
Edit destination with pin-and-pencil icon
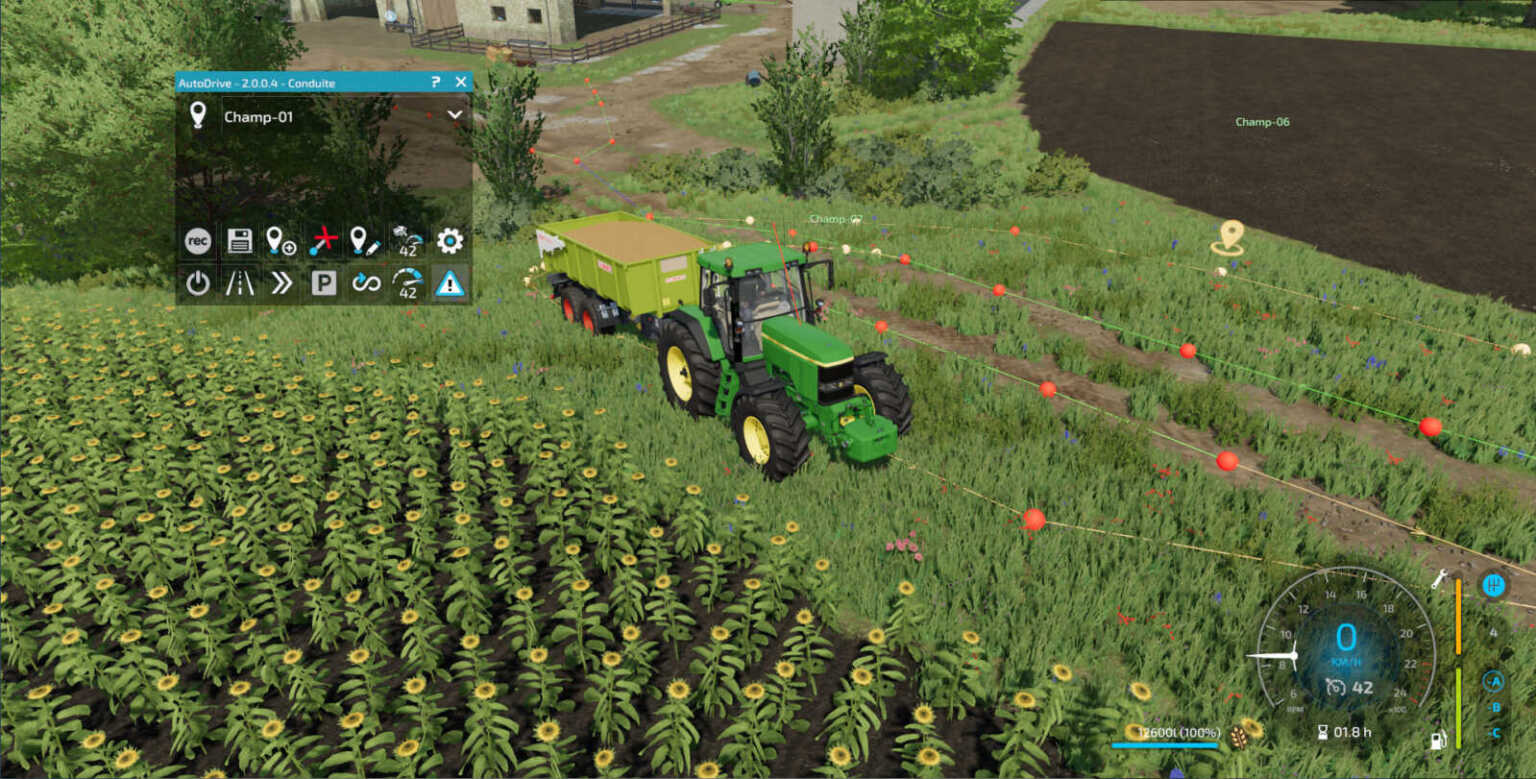(x=365, y=241)
